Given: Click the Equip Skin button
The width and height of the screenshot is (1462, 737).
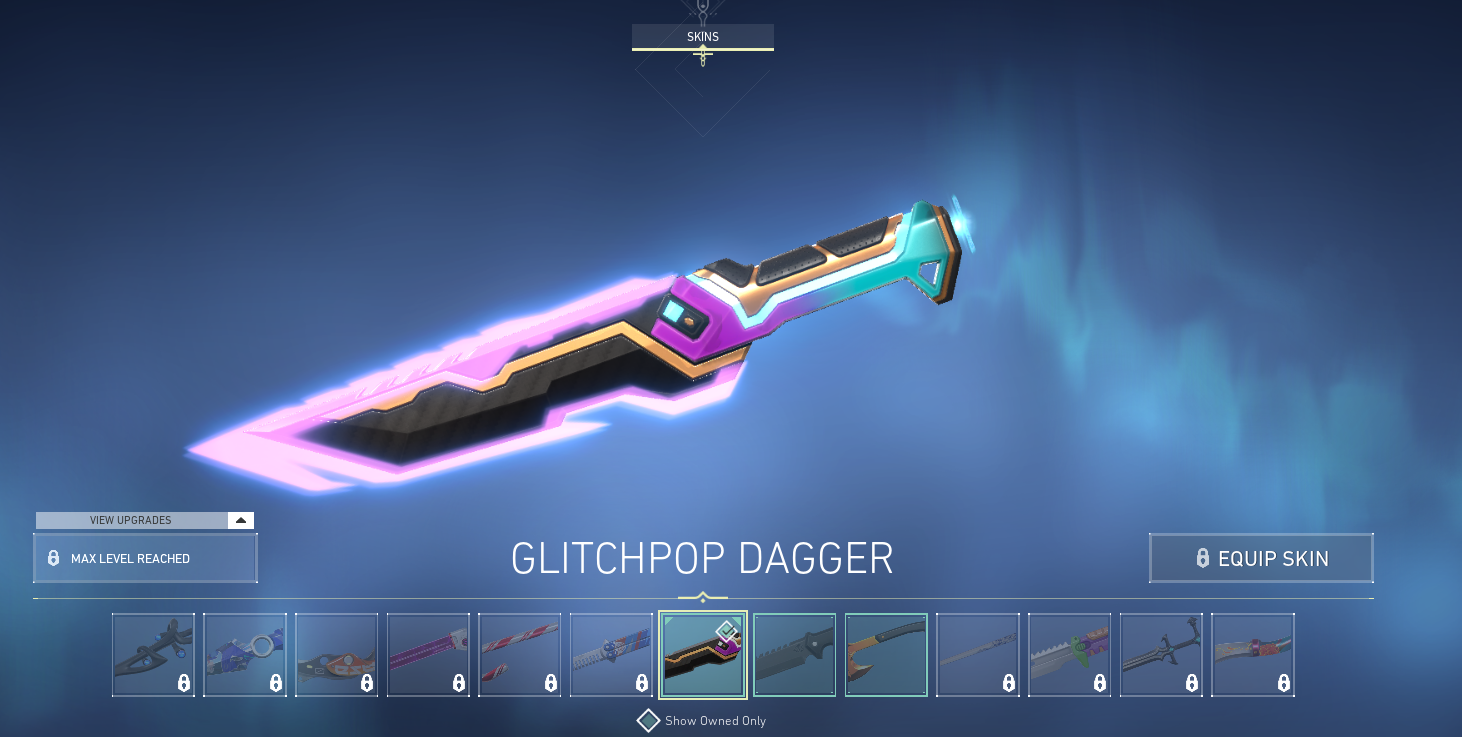Looking at the screenshot, I should [1260, 558].
